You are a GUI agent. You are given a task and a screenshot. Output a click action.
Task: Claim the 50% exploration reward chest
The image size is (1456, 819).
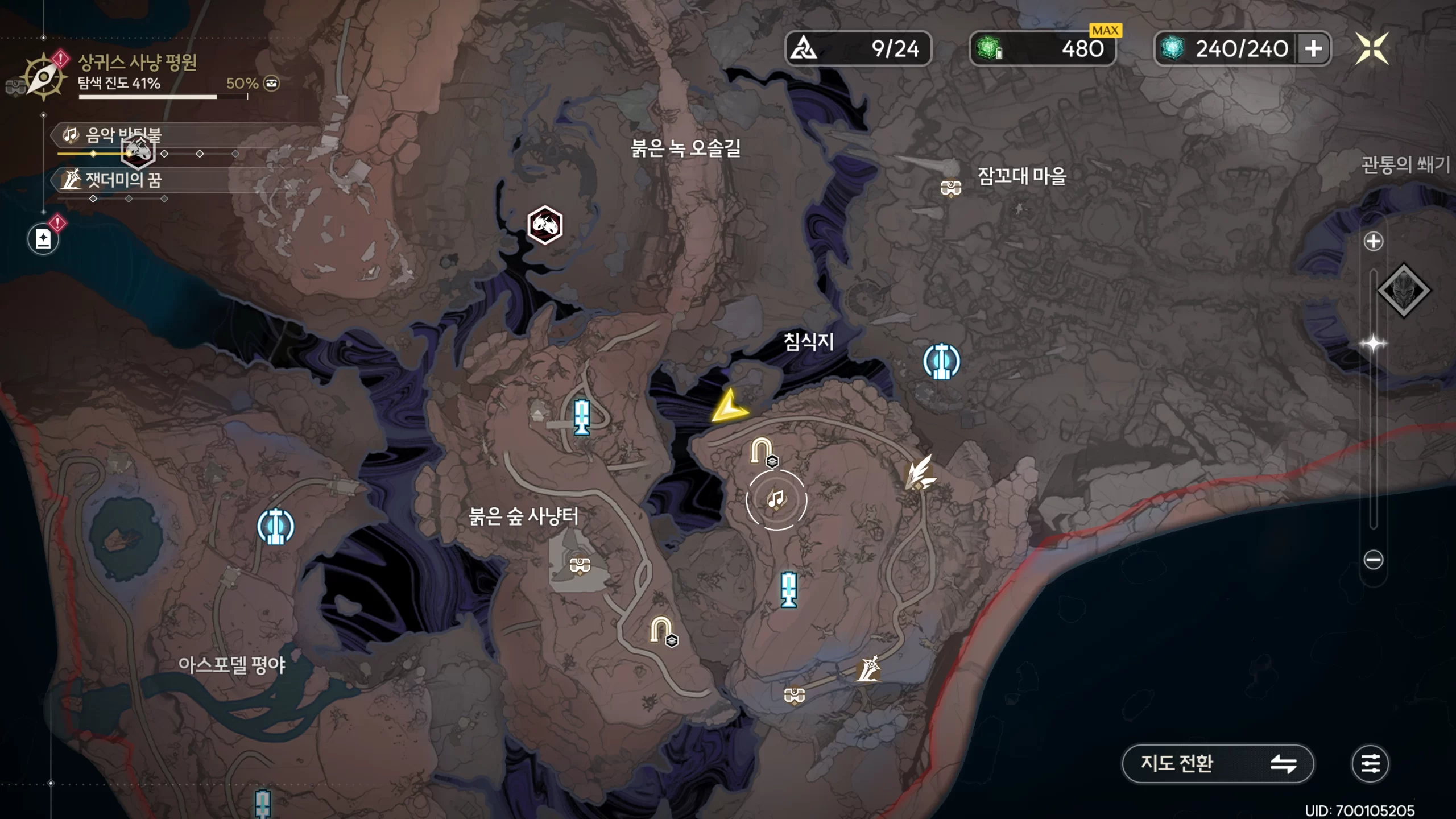(272, 84)
